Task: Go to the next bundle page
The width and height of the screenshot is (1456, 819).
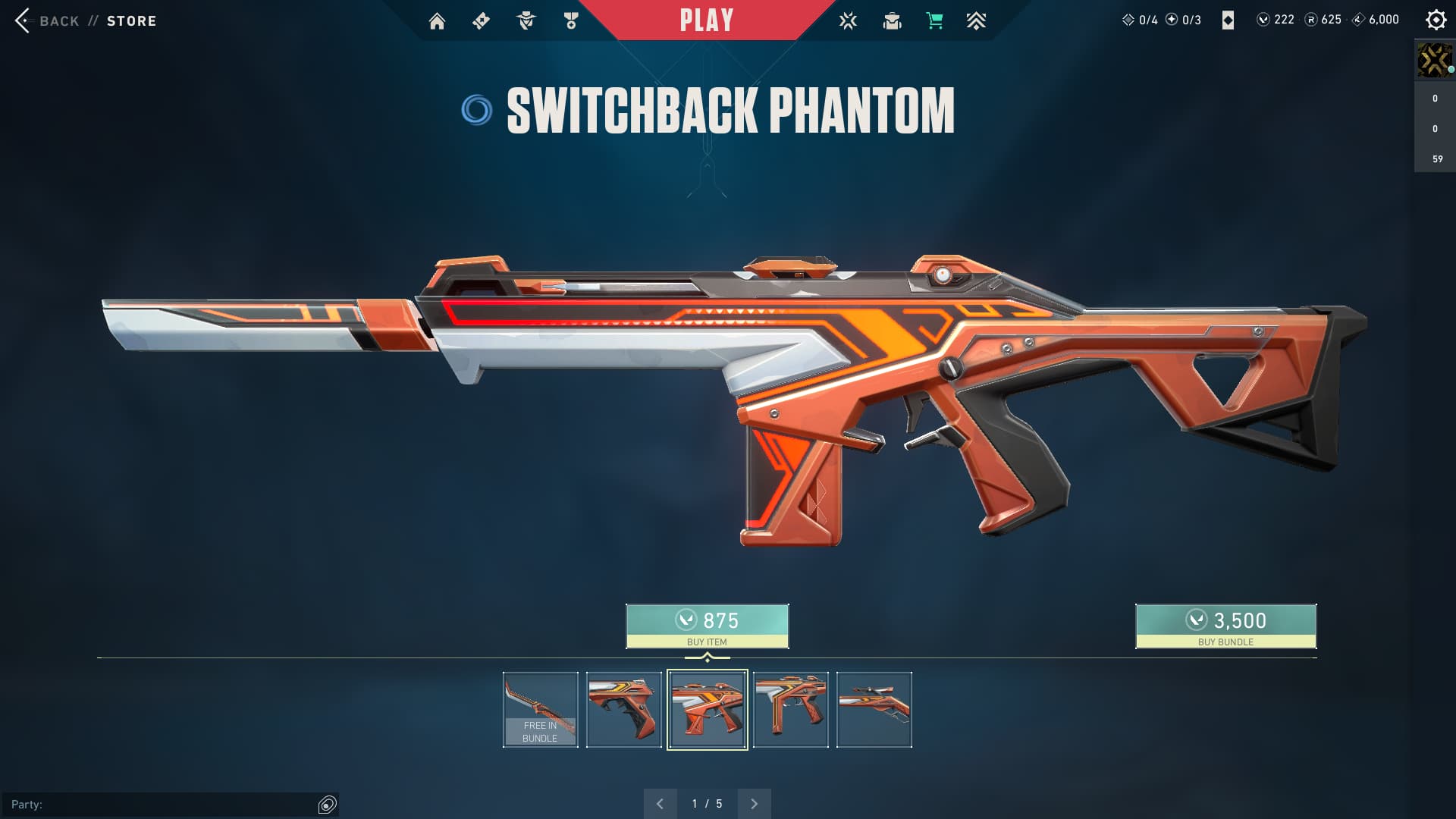Action: click(x=754, y=804)
